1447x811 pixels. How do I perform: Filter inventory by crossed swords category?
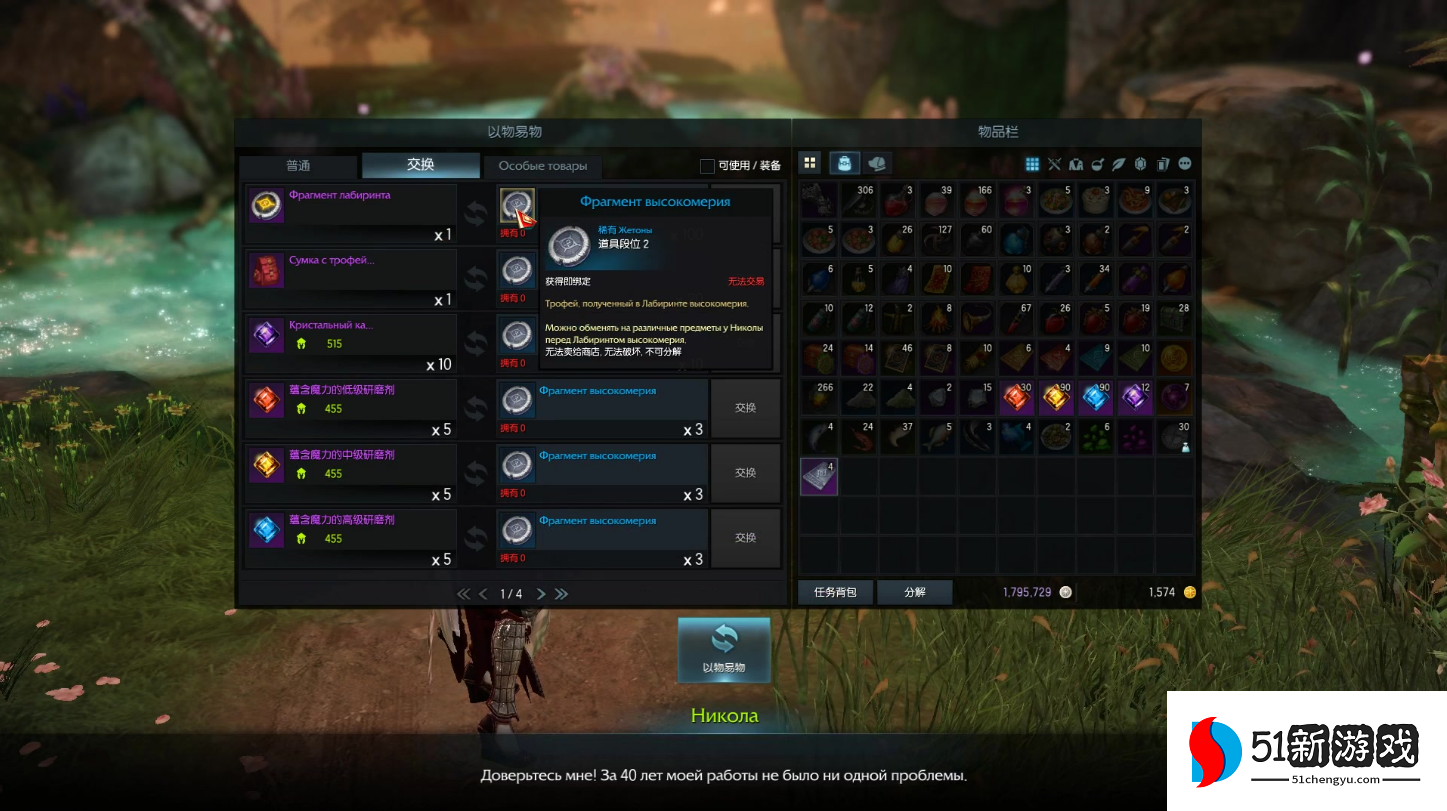point(1054,164)
